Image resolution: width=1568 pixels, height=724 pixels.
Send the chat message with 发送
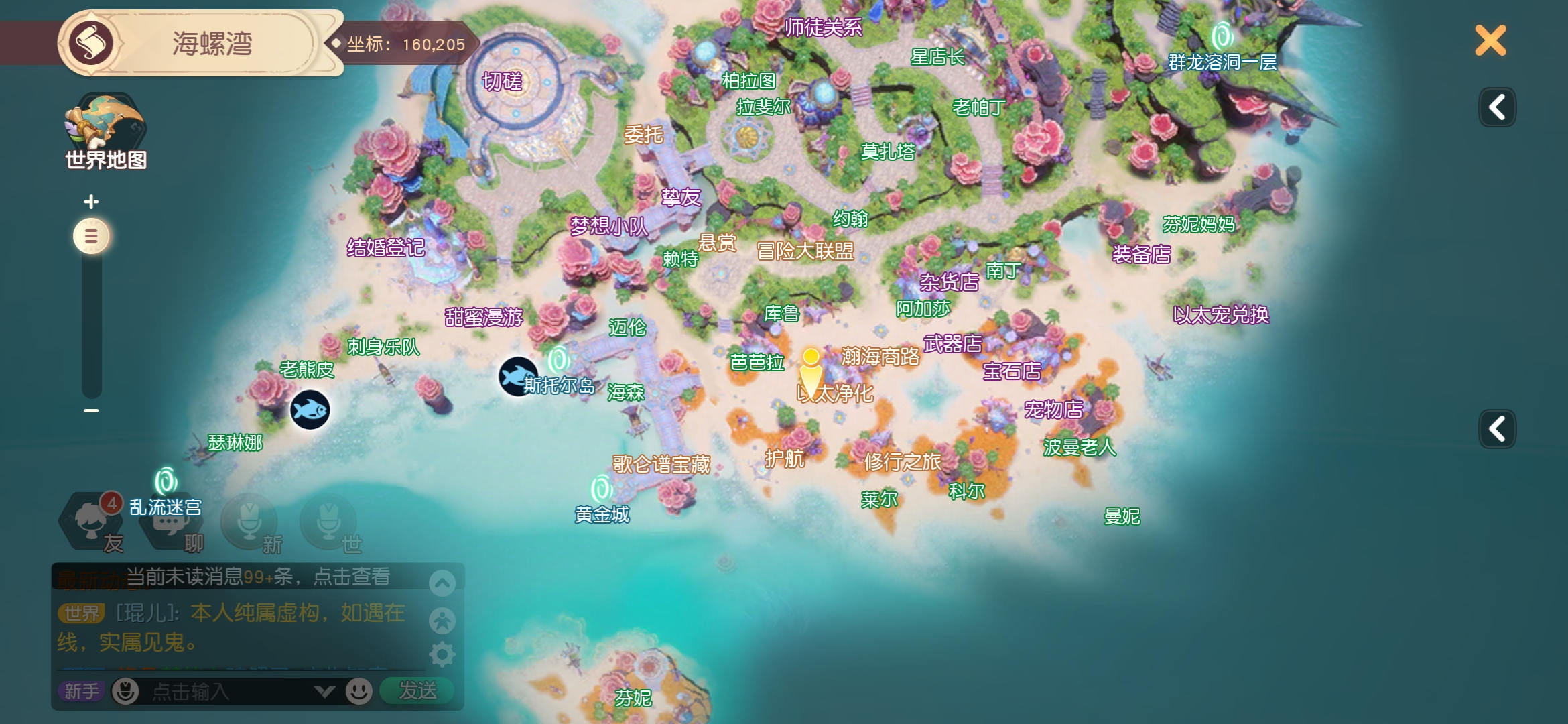(417, 690)
